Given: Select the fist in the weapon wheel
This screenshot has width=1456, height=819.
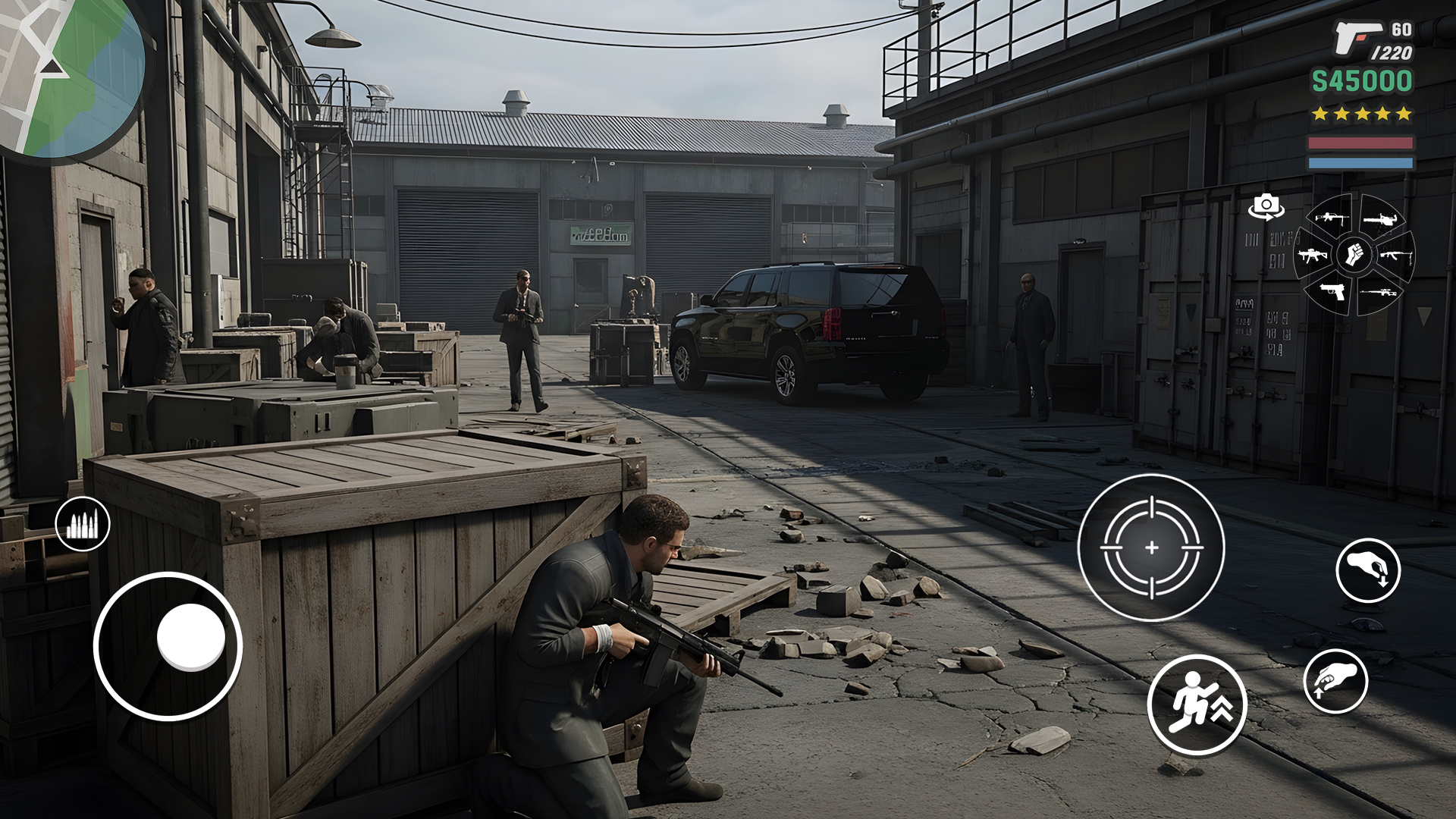Looking at the screenshot, I should [1354, 254].
